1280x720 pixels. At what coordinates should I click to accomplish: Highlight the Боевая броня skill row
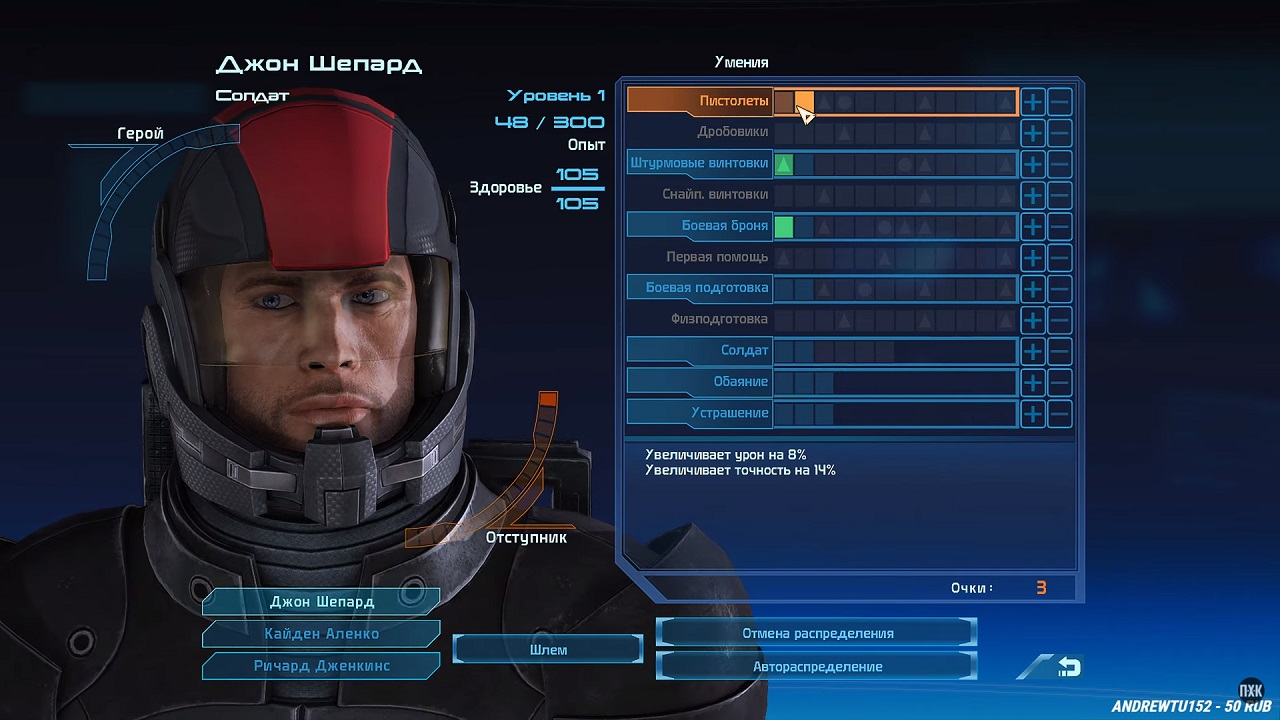[x=700, y=226]
